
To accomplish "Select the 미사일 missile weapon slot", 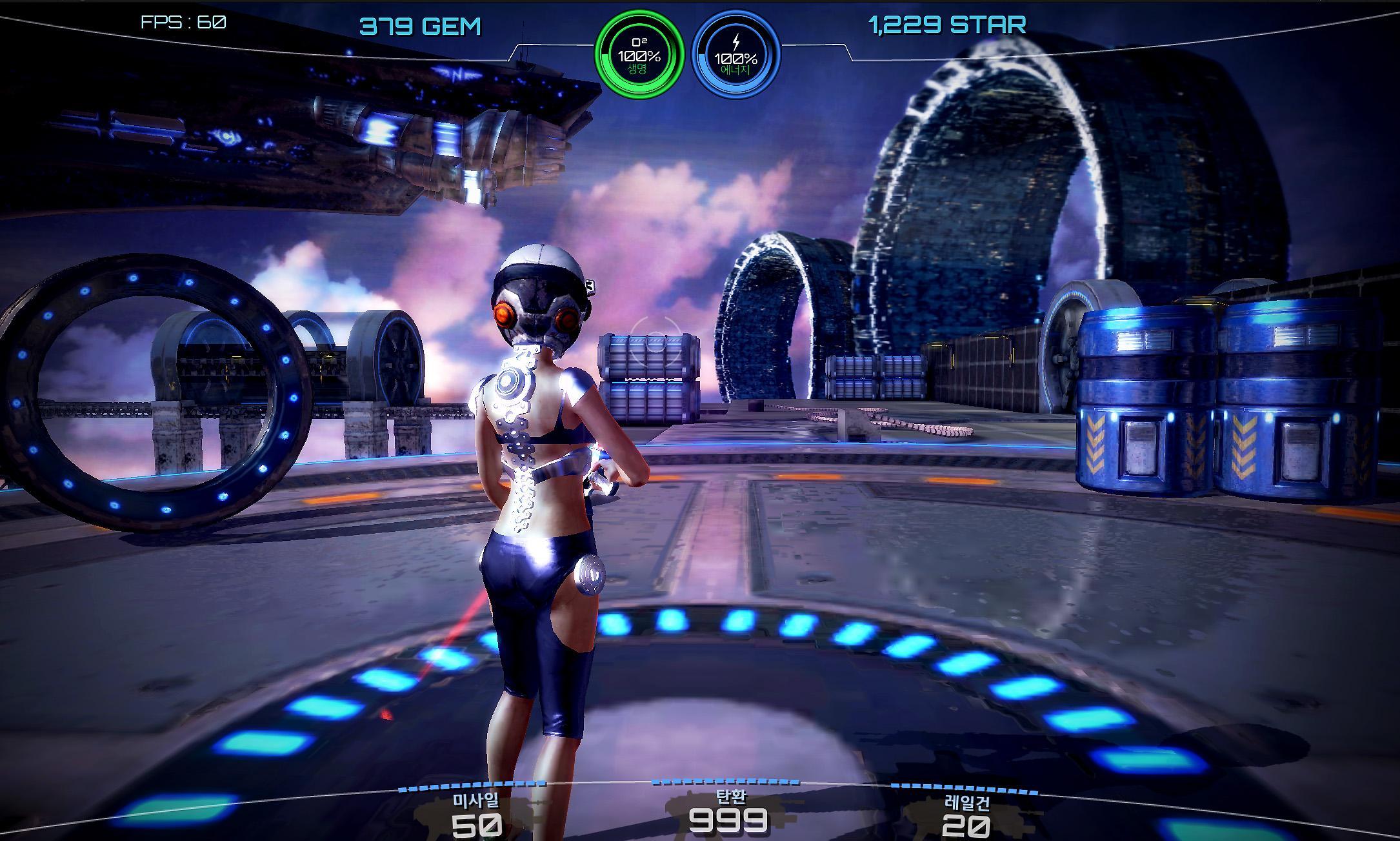I will (x=476, y=815).
